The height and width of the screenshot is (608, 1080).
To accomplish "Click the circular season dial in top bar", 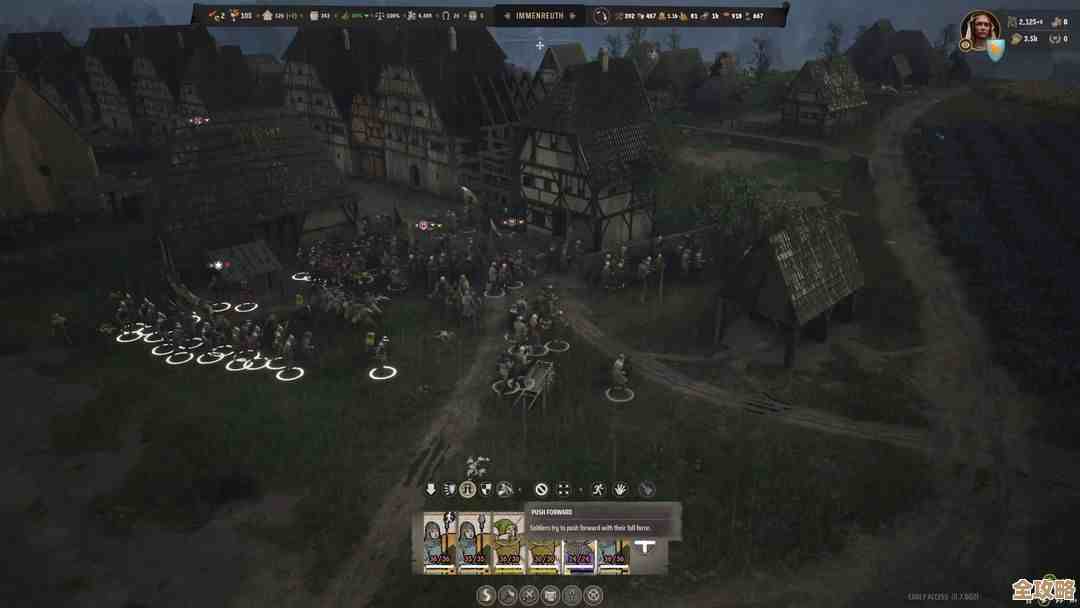I will pos(601,16).
